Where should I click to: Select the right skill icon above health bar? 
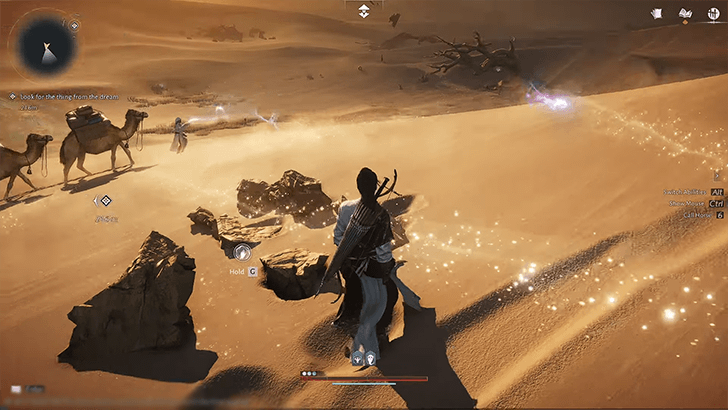(x=371, y=357)
